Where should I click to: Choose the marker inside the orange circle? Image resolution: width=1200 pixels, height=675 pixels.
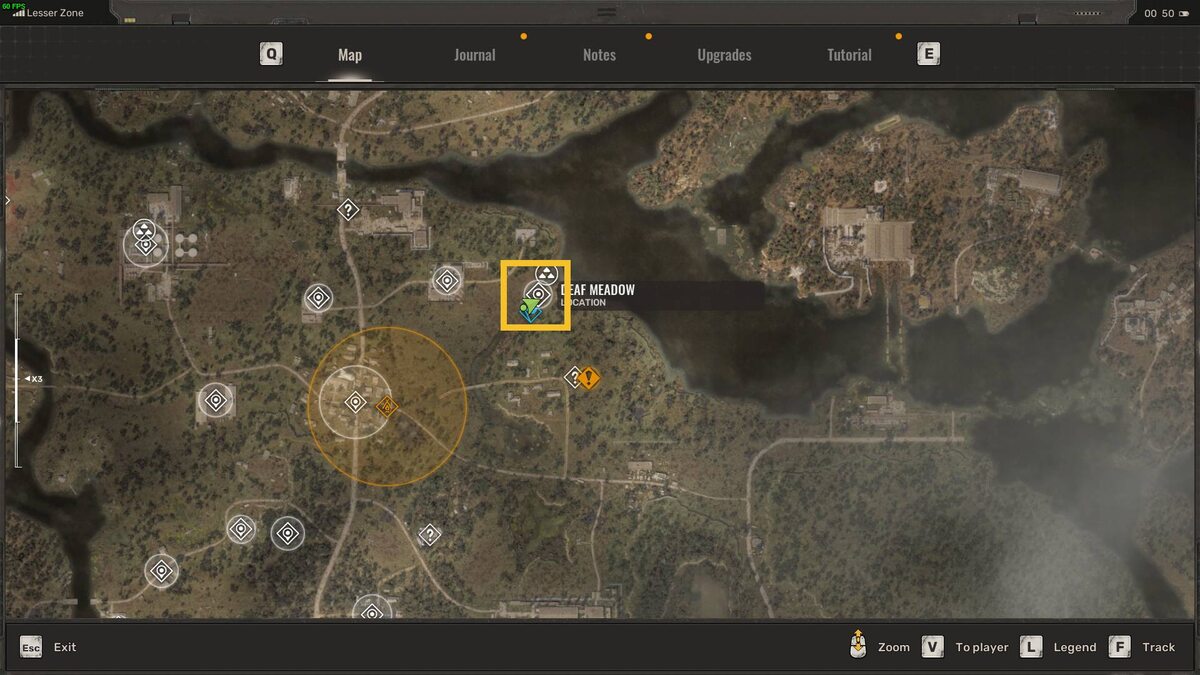click(355, 402)
